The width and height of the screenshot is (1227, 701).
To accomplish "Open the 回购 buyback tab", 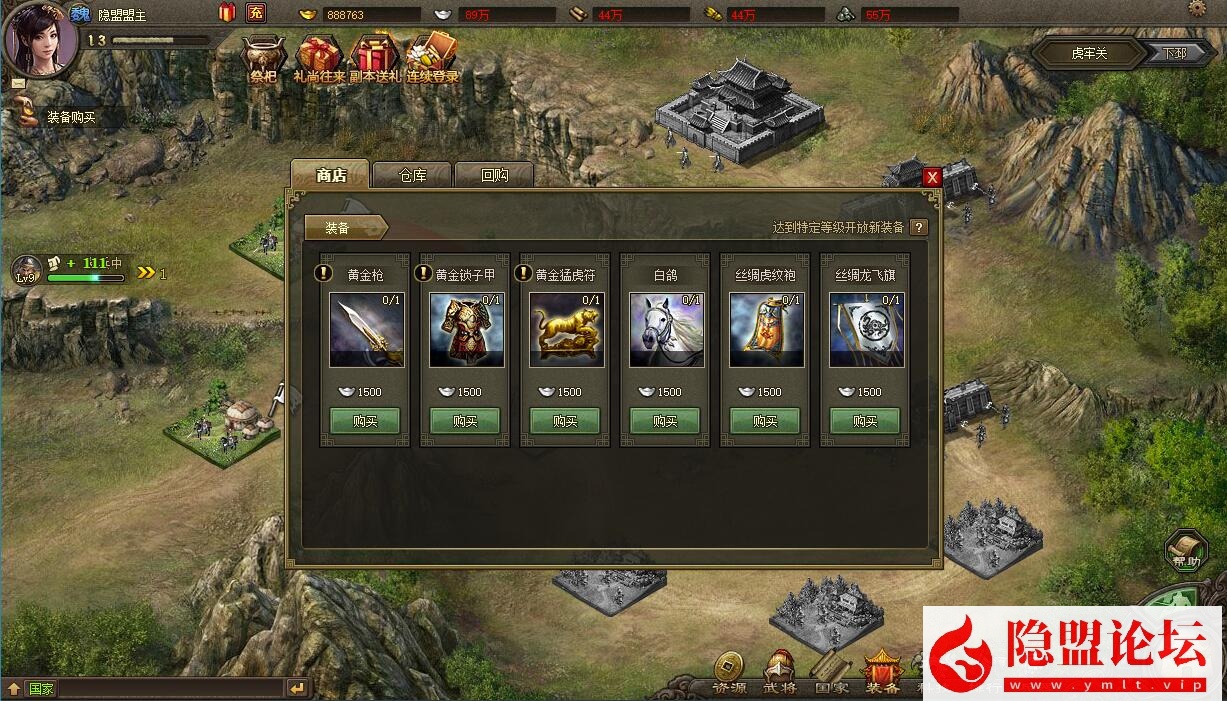I will (x=494, y=175).
